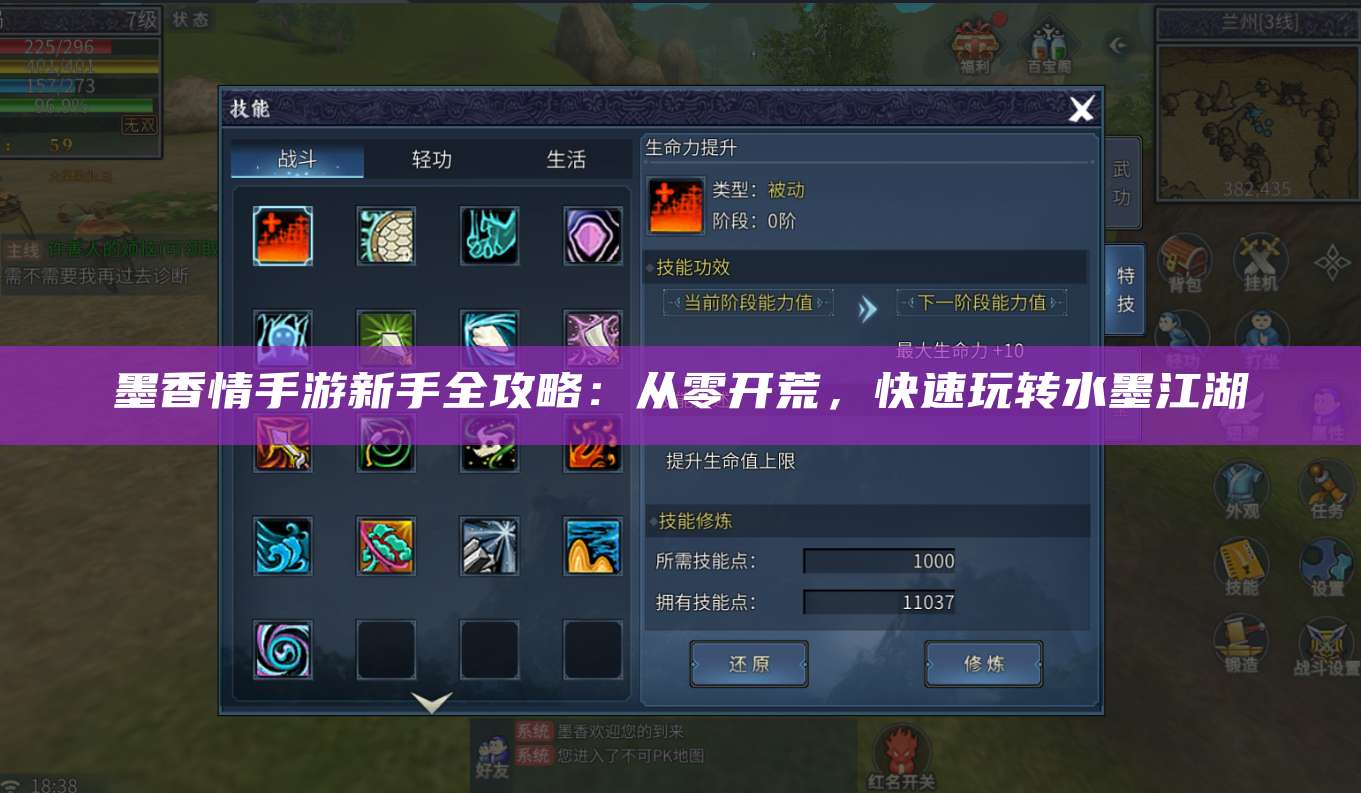Image resolution: width=1361 pixels, height=793 pixels.
Task: Open the 百宝阁 treasure shop icon
Action: (x=1047, y=44)
